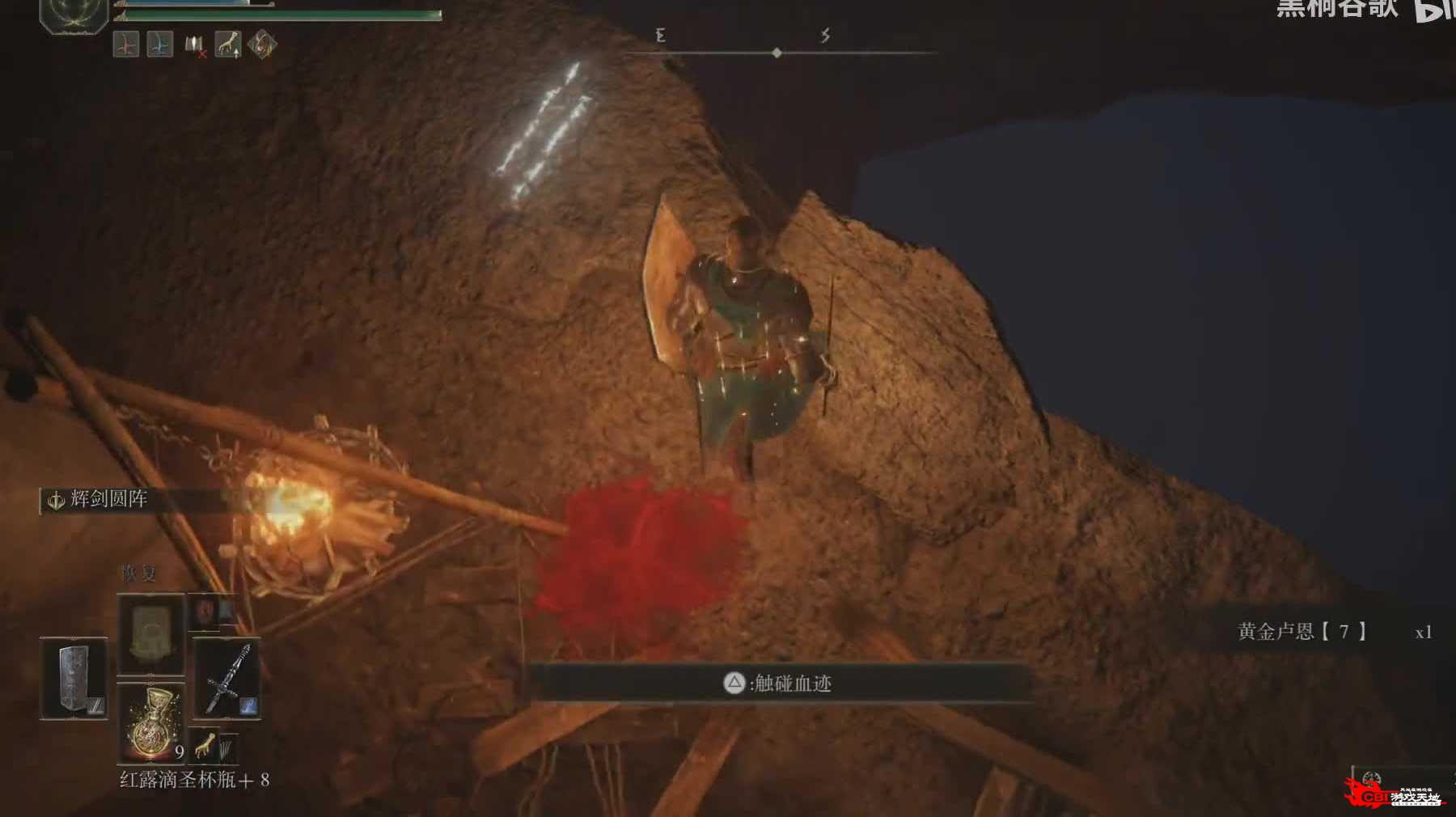Click the heavy load debuff icon with red X
1456x817 pixels.
point(194,45)
